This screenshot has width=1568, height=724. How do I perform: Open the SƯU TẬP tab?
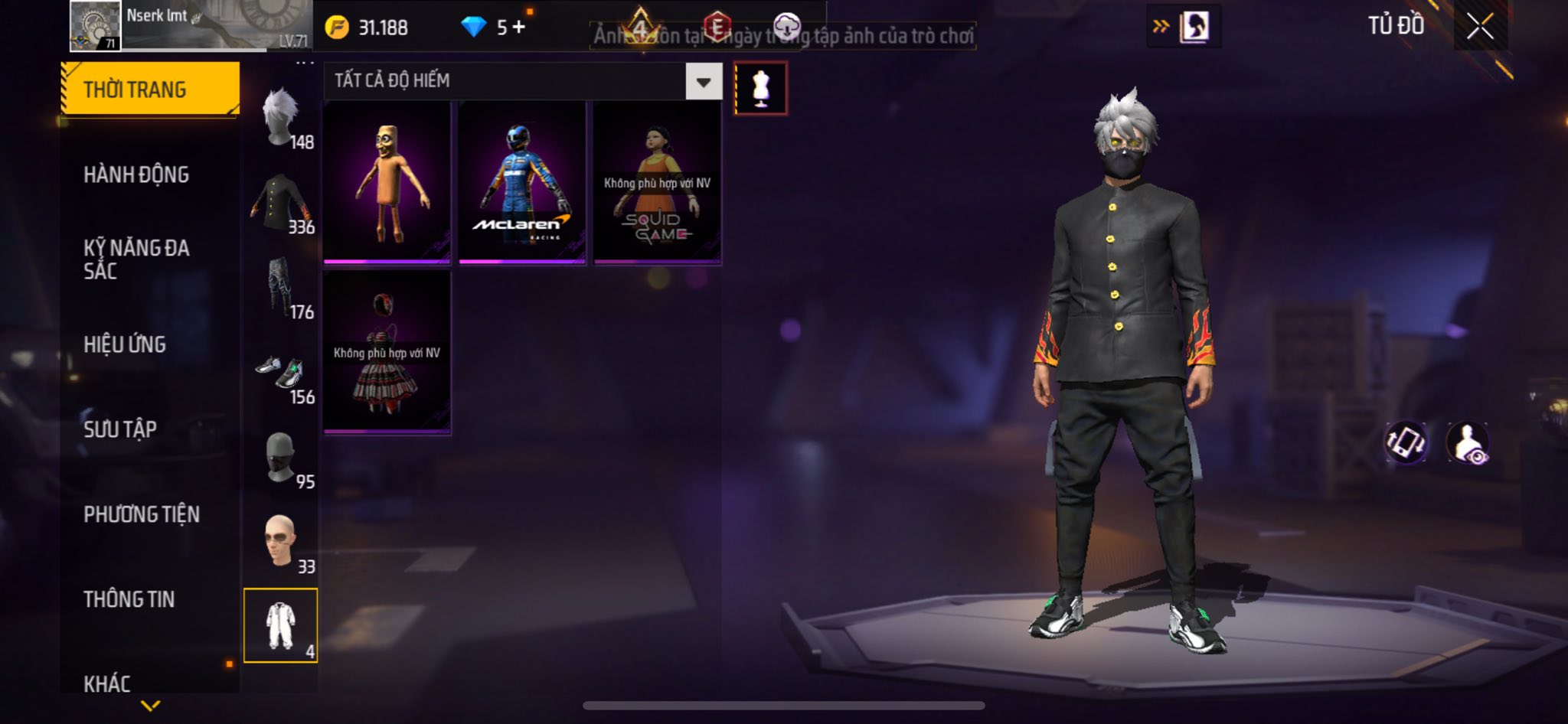coord(120,429)
